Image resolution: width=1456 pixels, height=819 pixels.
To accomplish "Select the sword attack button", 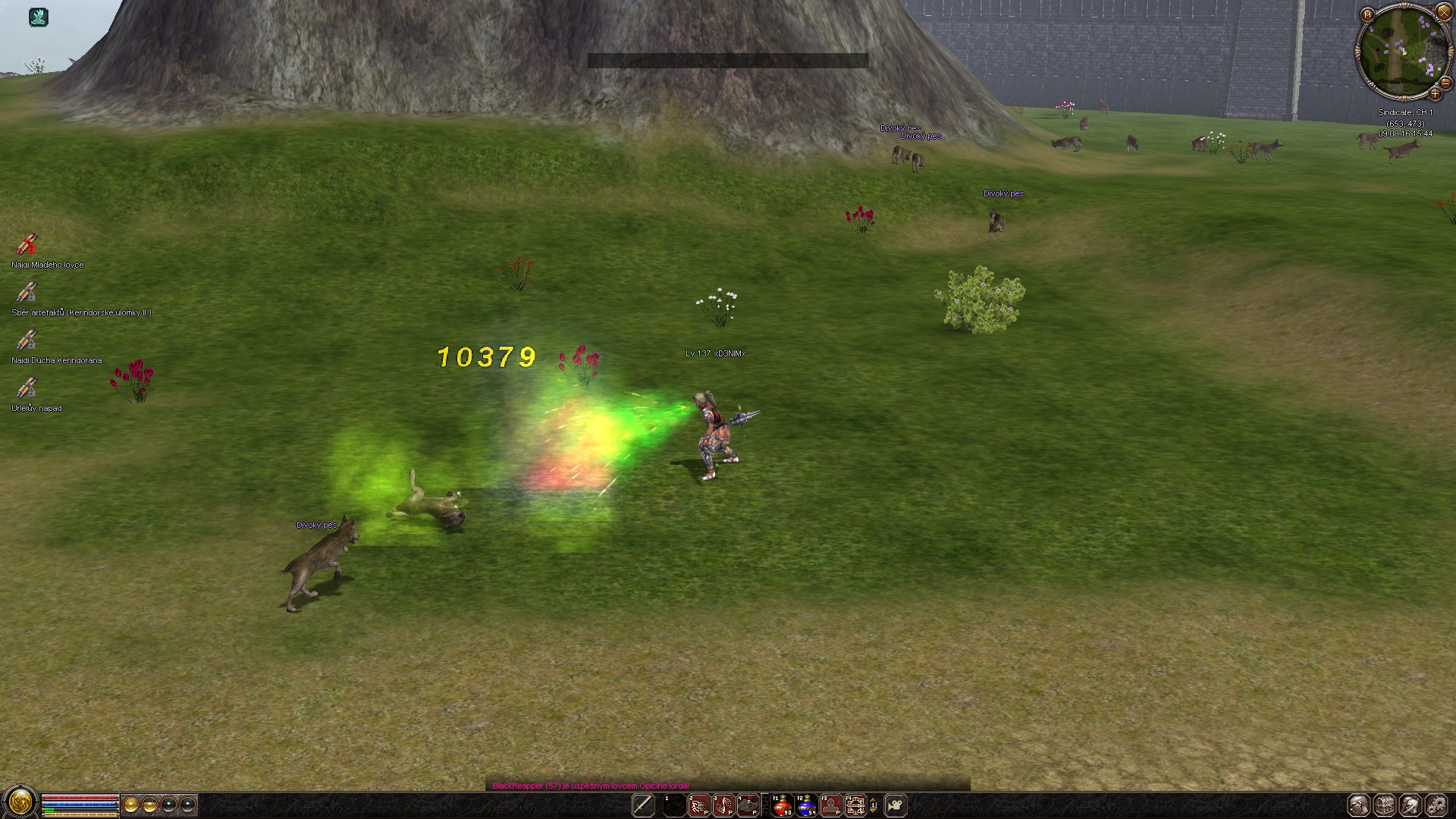I will 643,805.
